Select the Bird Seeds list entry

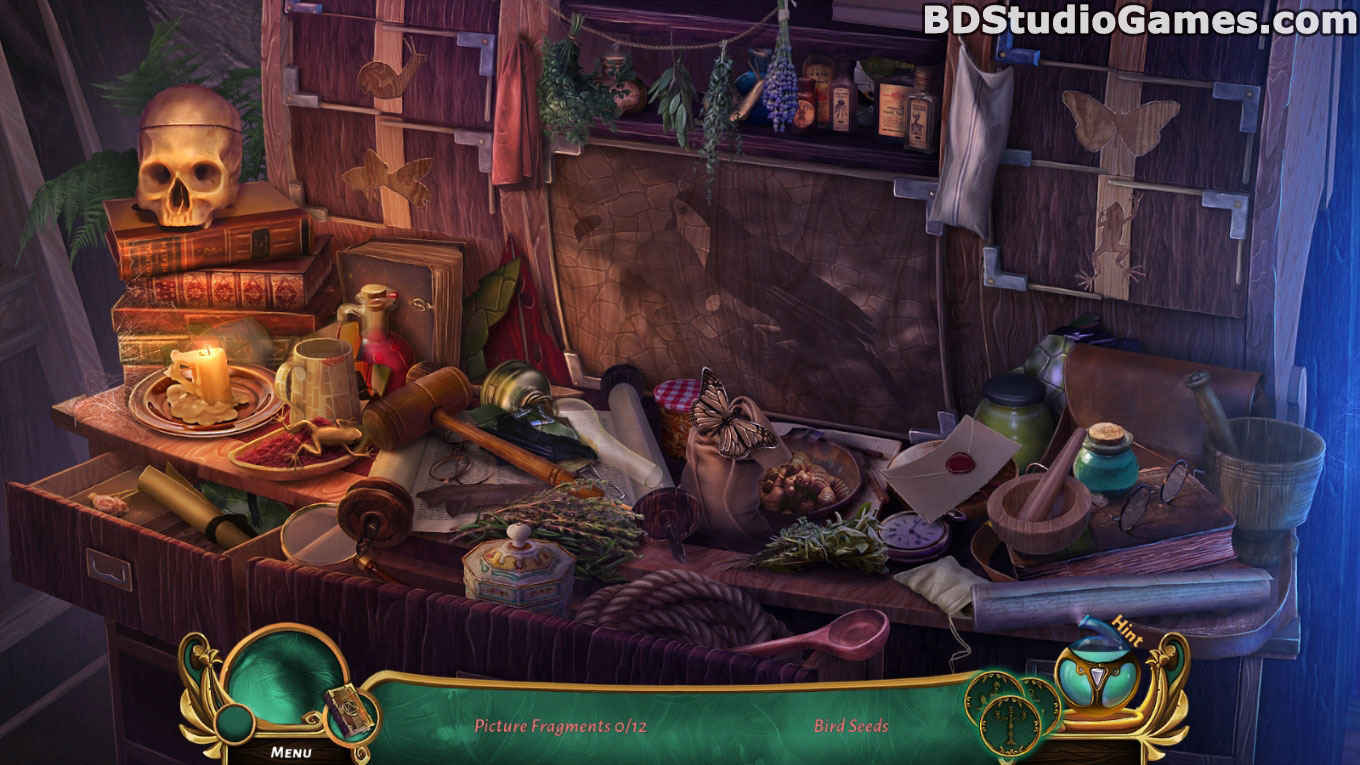(x=851, y=726)
